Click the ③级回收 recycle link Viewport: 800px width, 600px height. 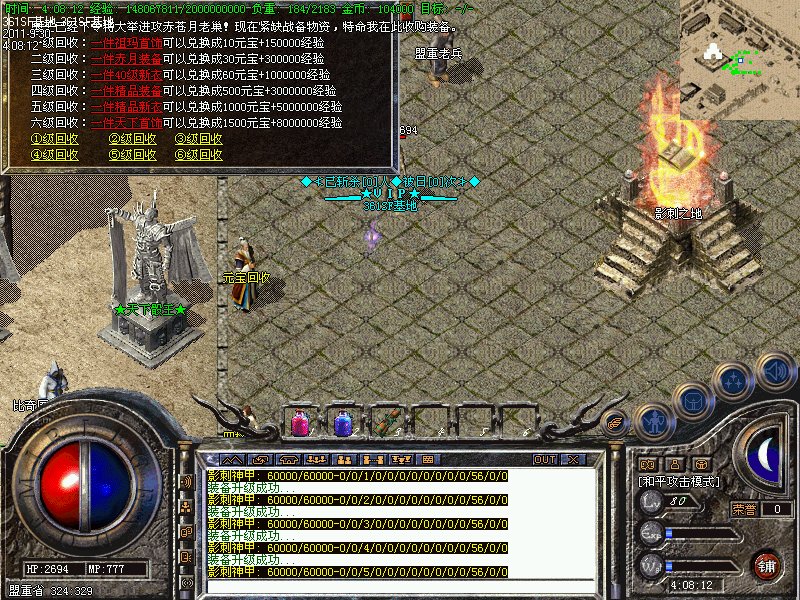click(x=198, y=140)
